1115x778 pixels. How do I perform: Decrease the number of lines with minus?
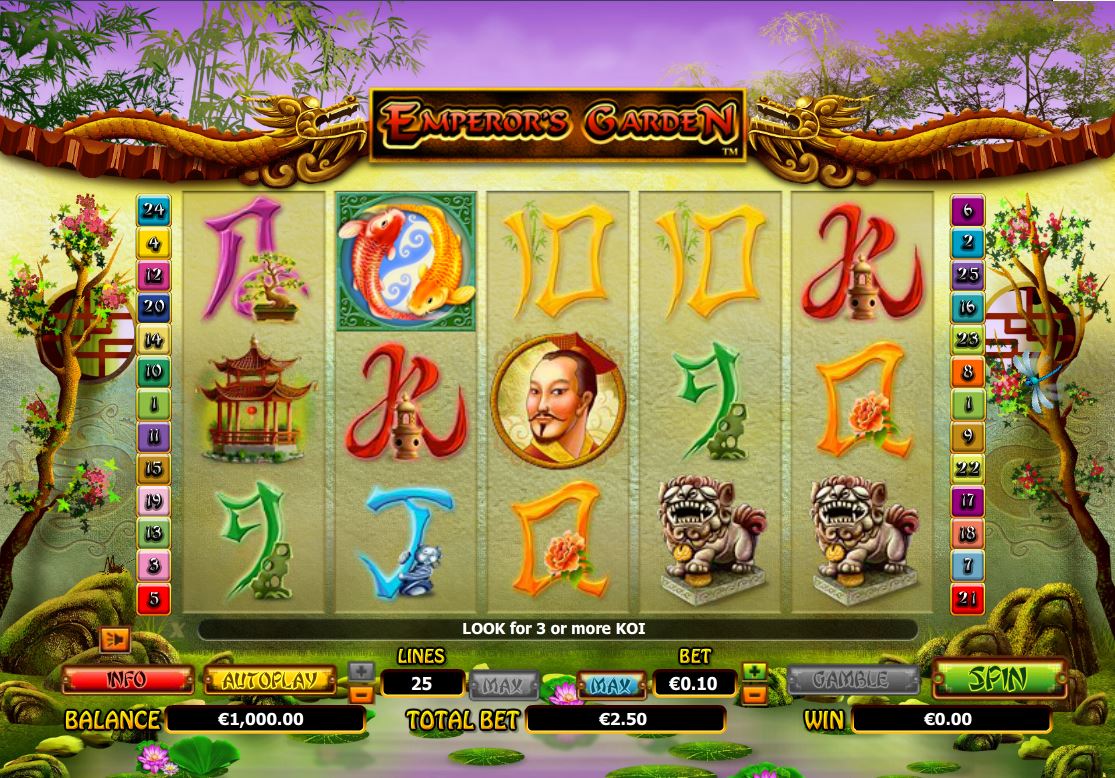click(x=361, y=693)
